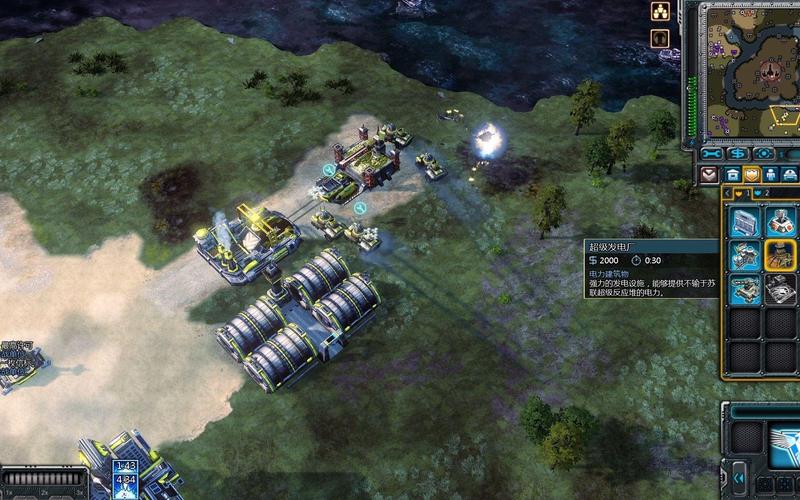Select the tank turret defense build icon
800x500 pixels.
click(x=745, y=289)
